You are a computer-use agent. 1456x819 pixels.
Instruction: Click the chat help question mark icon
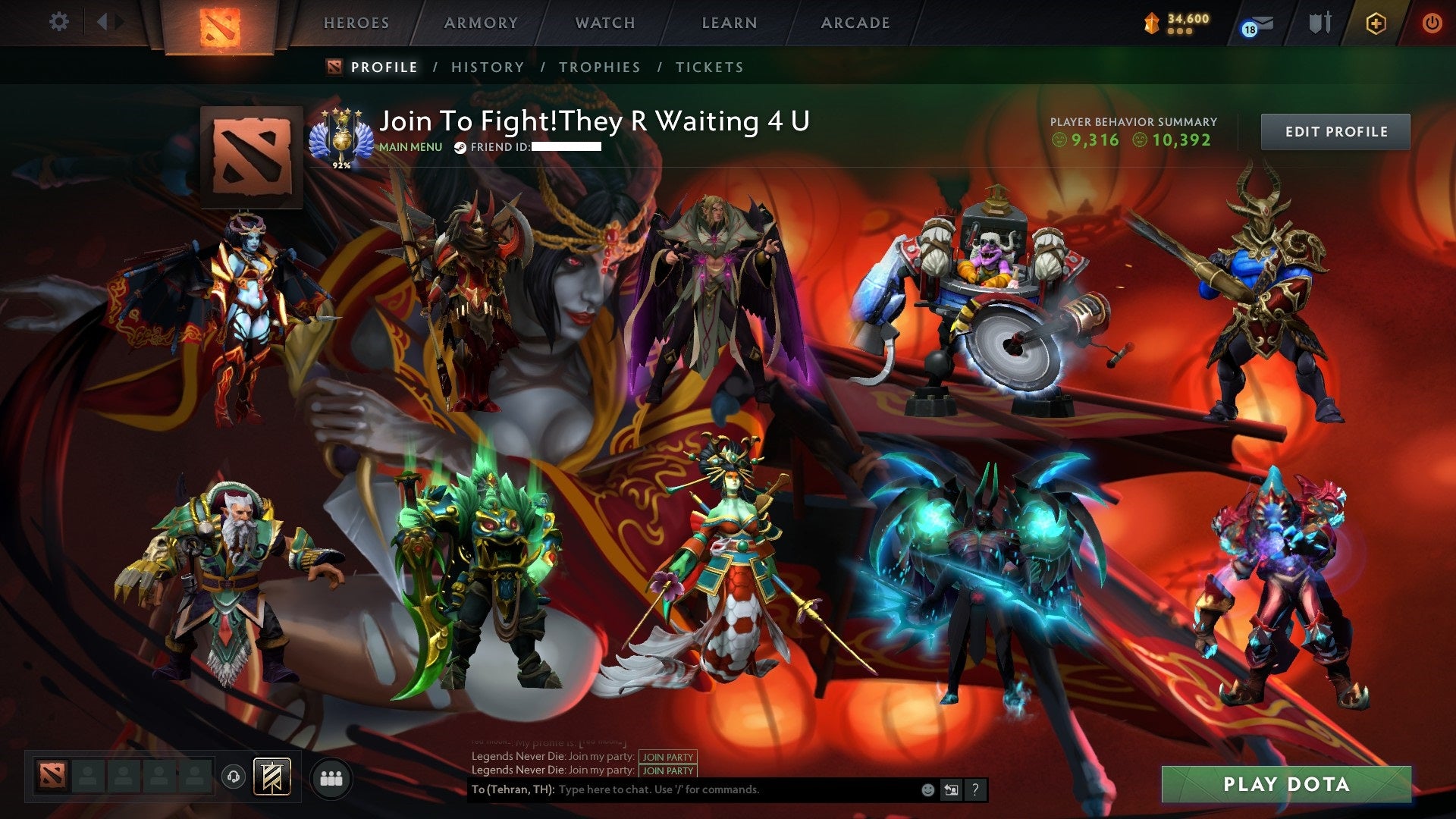(x=974, y=789)
